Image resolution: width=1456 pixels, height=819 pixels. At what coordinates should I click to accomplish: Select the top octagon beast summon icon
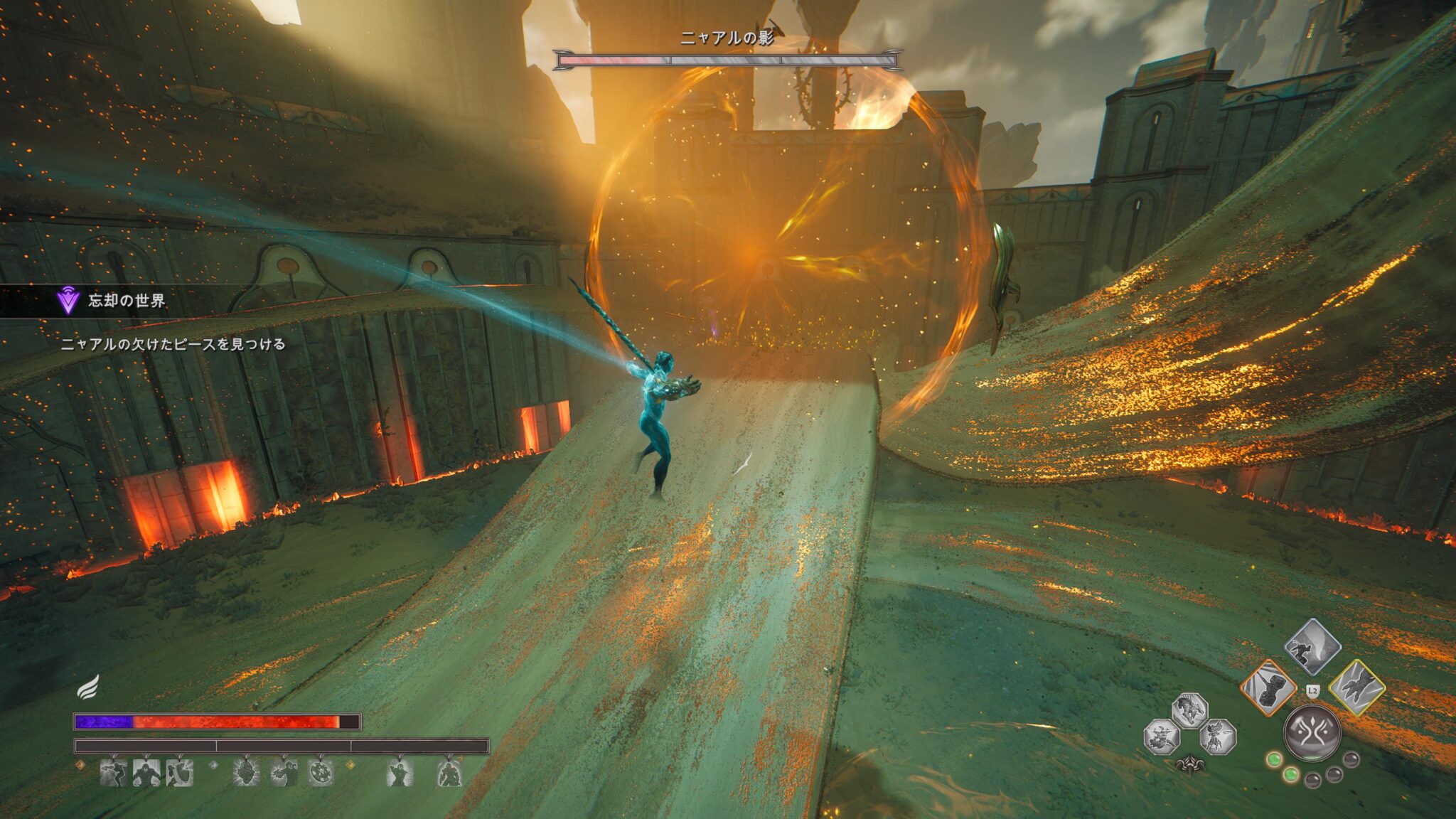1189,710
